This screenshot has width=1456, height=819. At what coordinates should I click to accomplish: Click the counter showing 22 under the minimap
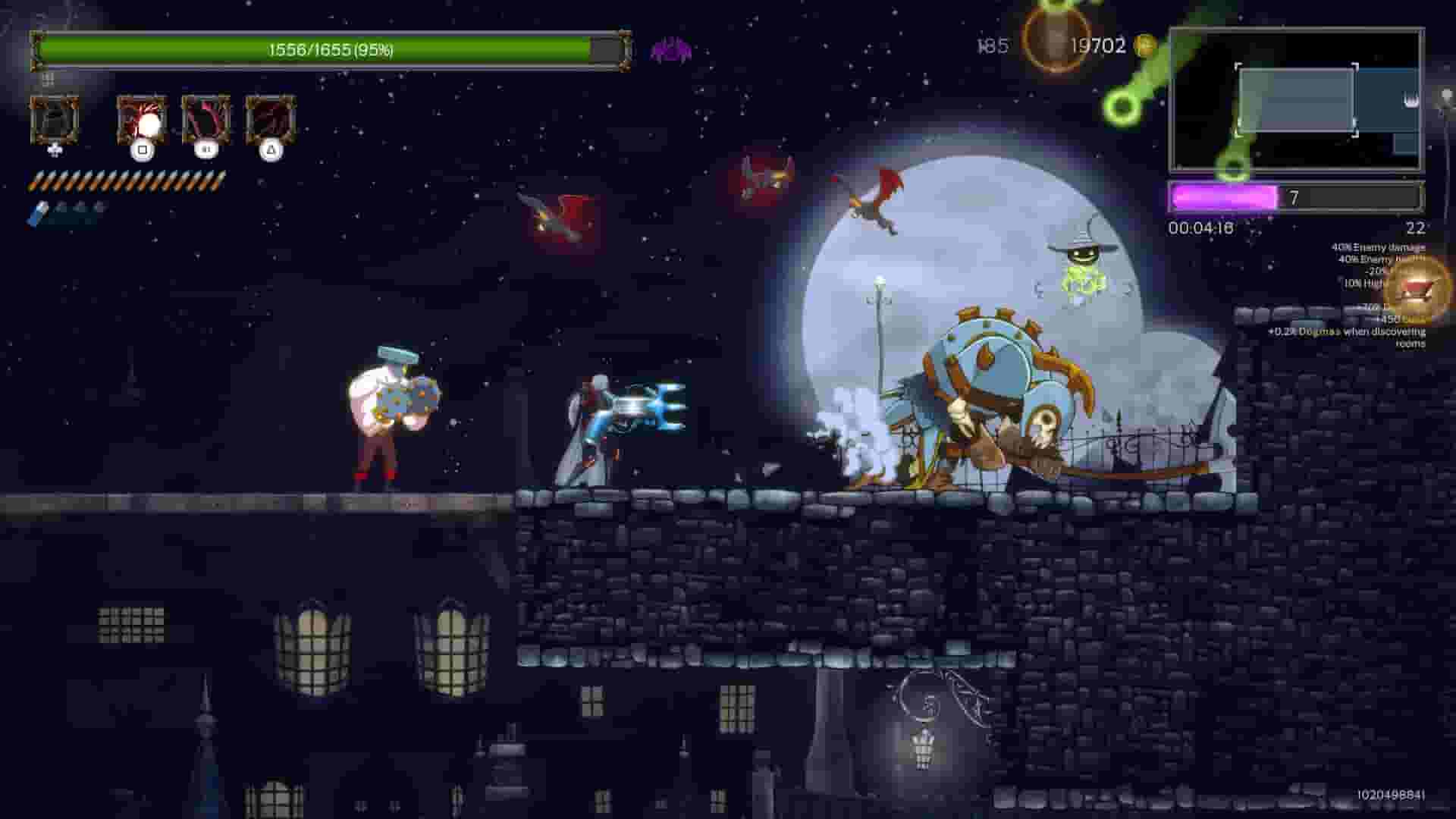pyautogui.click(x=1416, y=227)
